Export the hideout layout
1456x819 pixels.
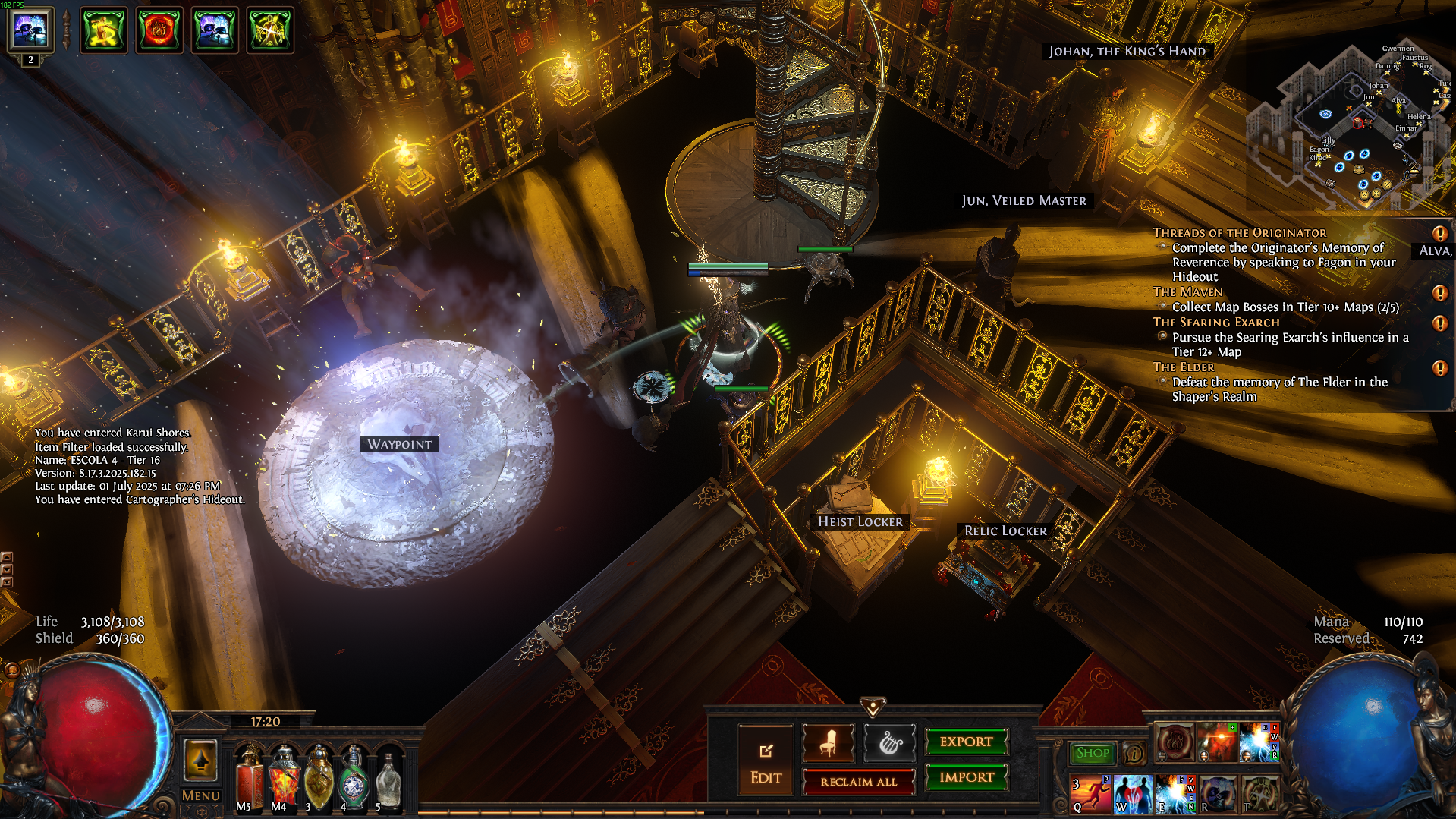point(966,742)
